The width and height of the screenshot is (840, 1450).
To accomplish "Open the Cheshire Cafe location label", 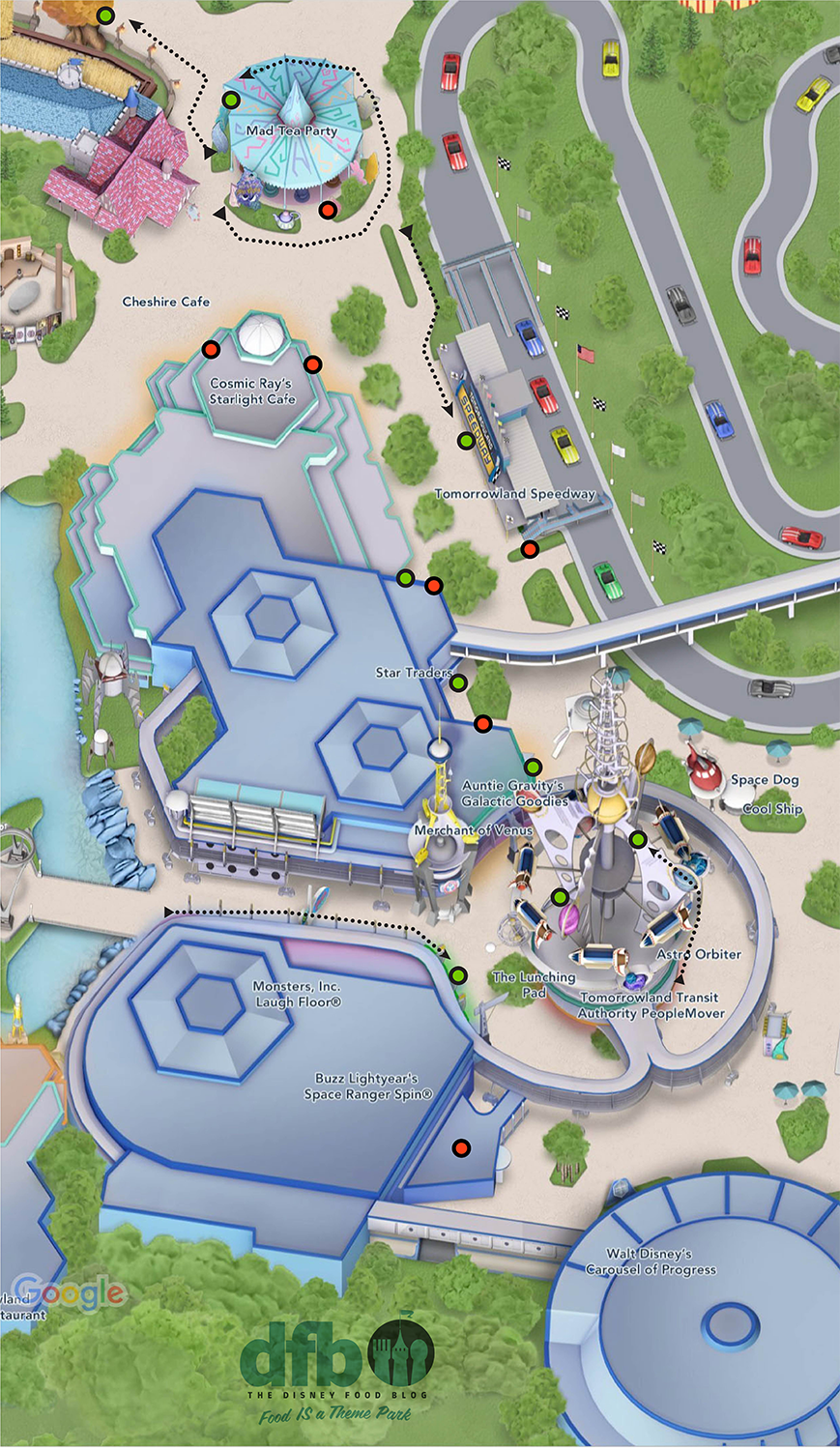I will (166, 302).
